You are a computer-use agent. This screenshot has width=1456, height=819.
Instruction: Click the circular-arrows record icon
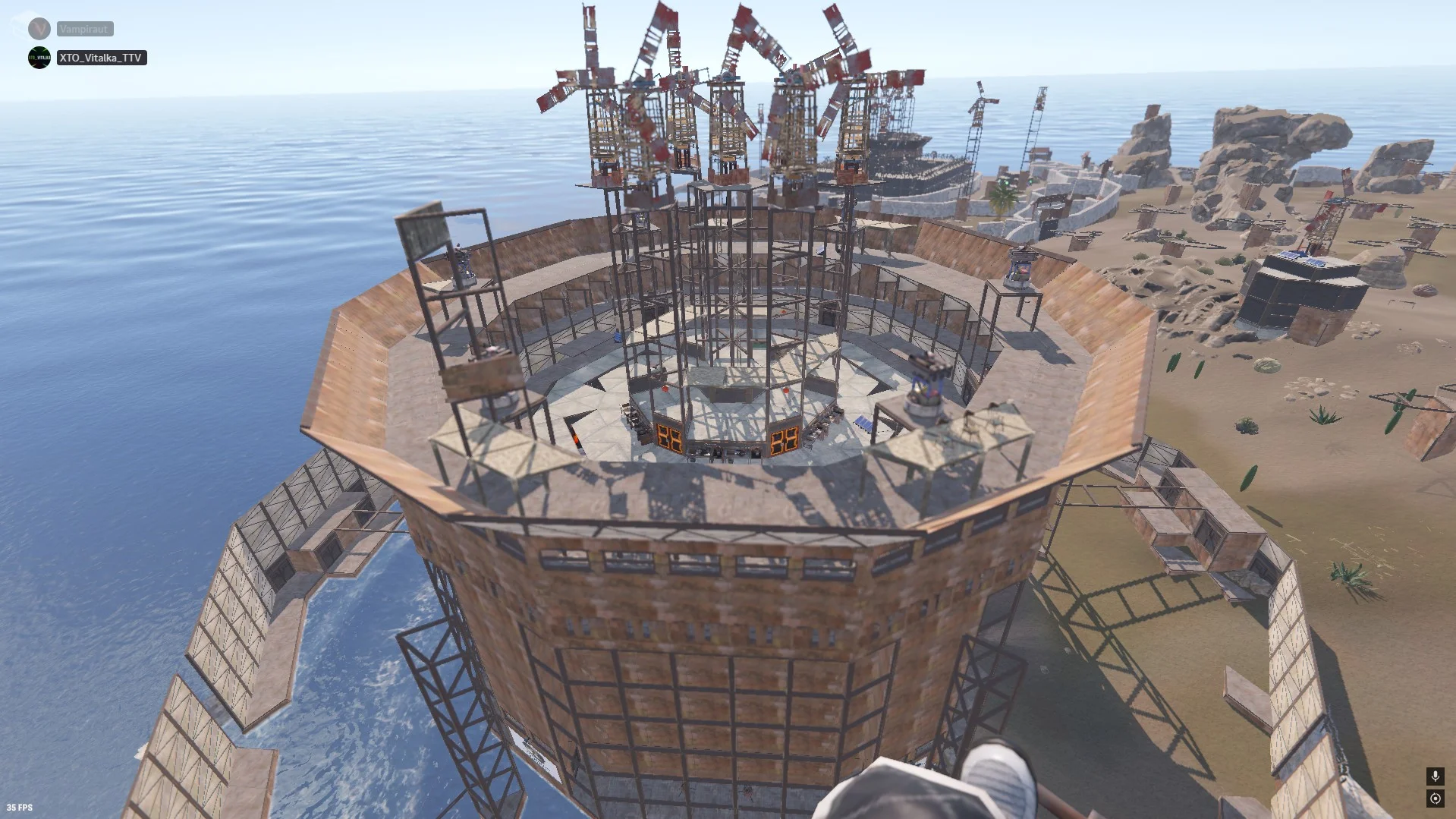[x=1435, y=798]
